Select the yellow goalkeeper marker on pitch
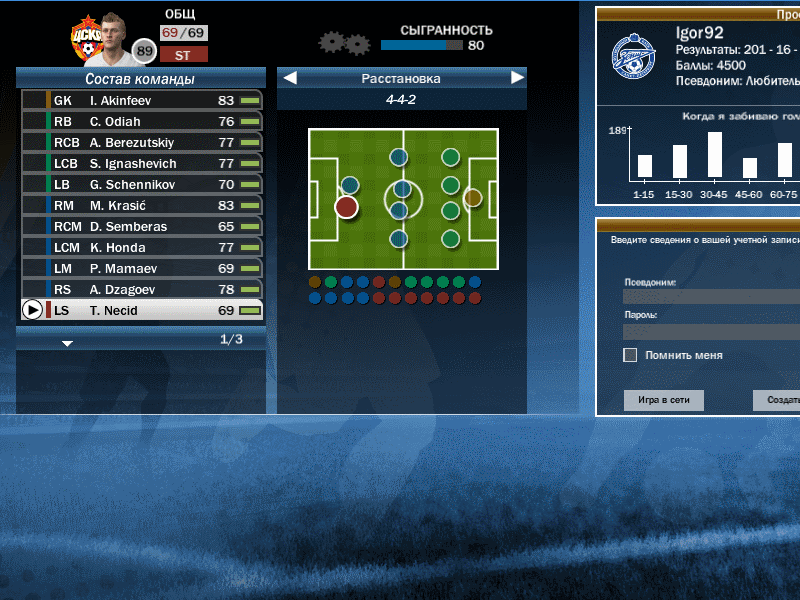 tap(472, 197)
